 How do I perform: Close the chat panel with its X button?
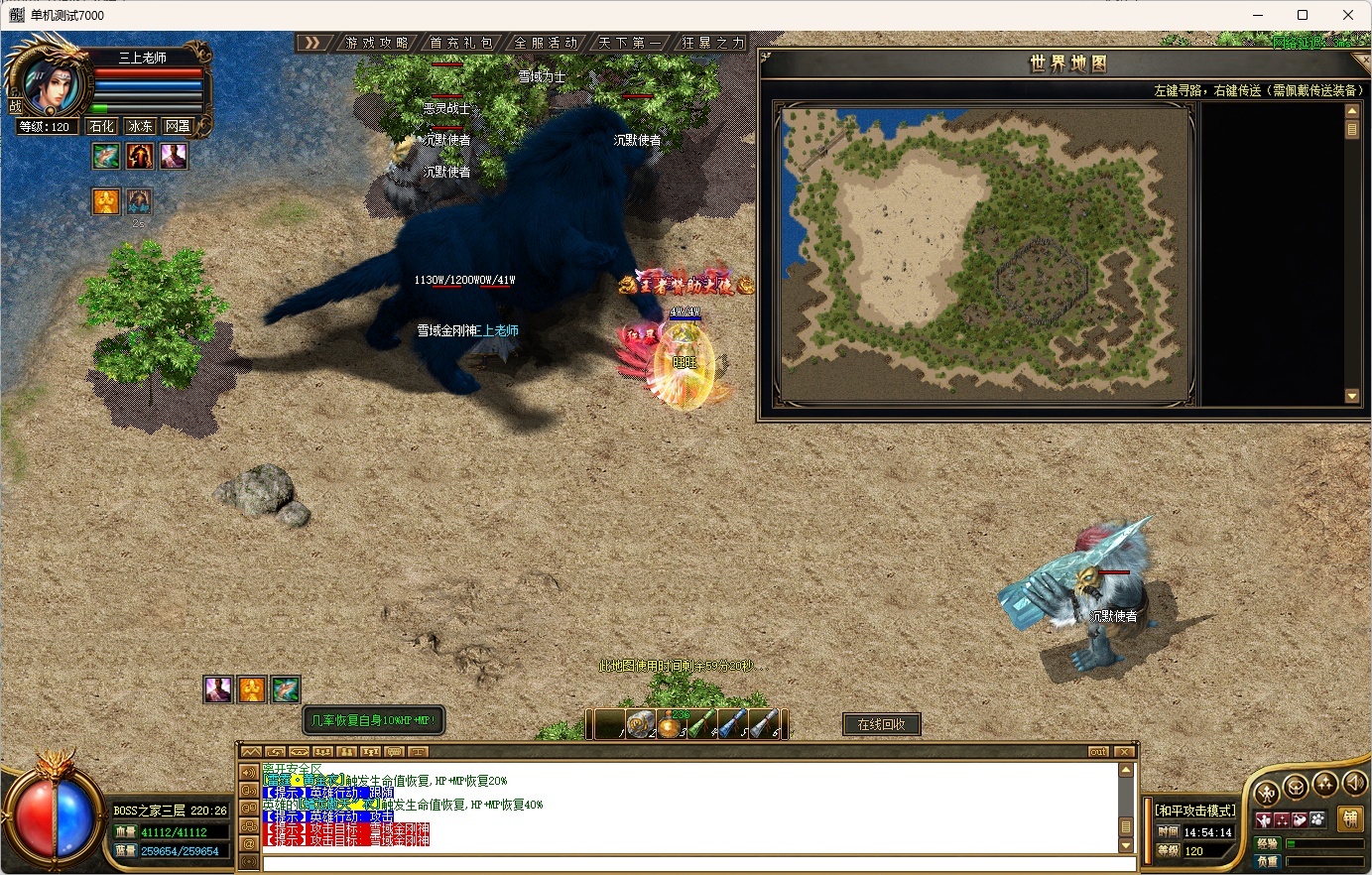pyautogui.click(x=1123, y=751)
